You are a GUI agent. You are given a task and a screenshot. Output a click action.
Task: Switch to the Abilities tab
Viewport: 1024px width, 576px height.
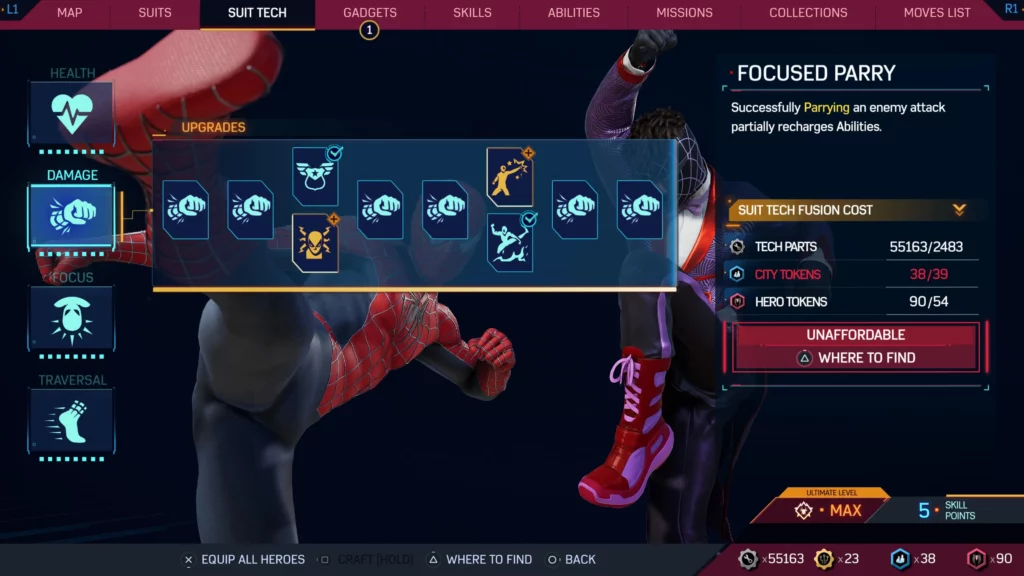click(574, 13)
